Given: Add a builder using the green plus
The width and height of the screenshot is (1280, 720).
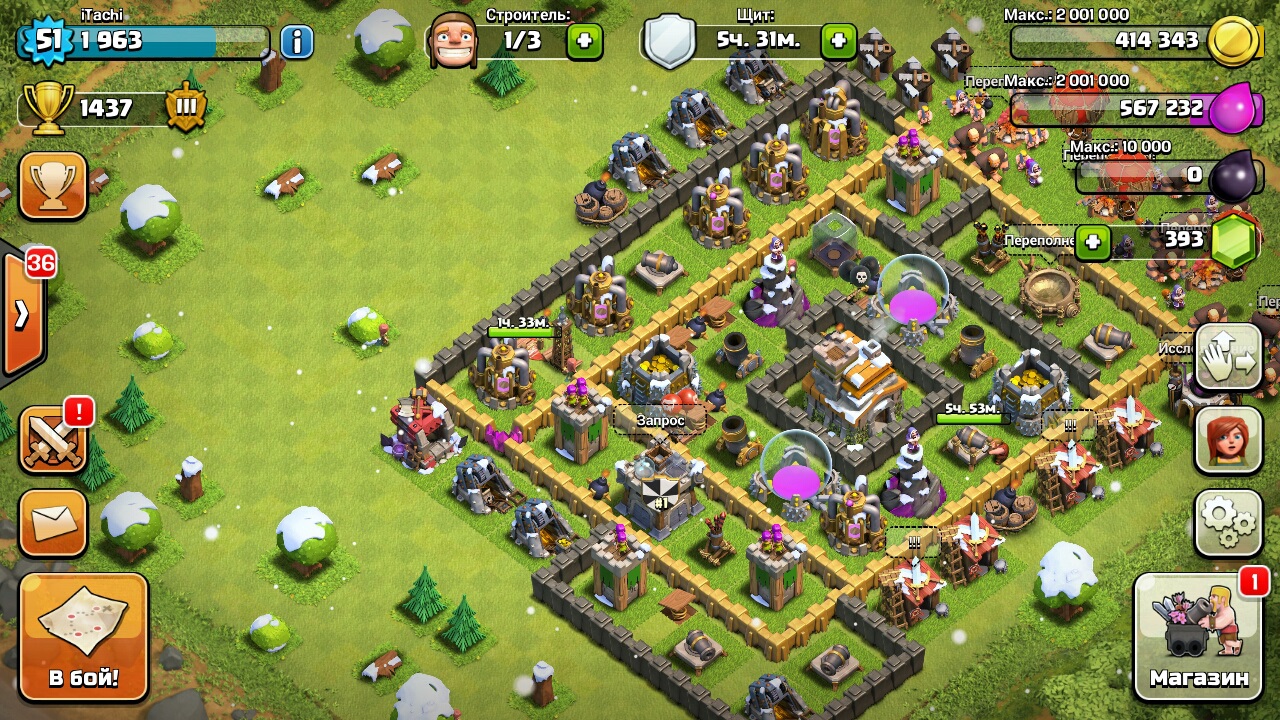Looking at the screenshot, I should pyautogui.click(x=585, y=41).
